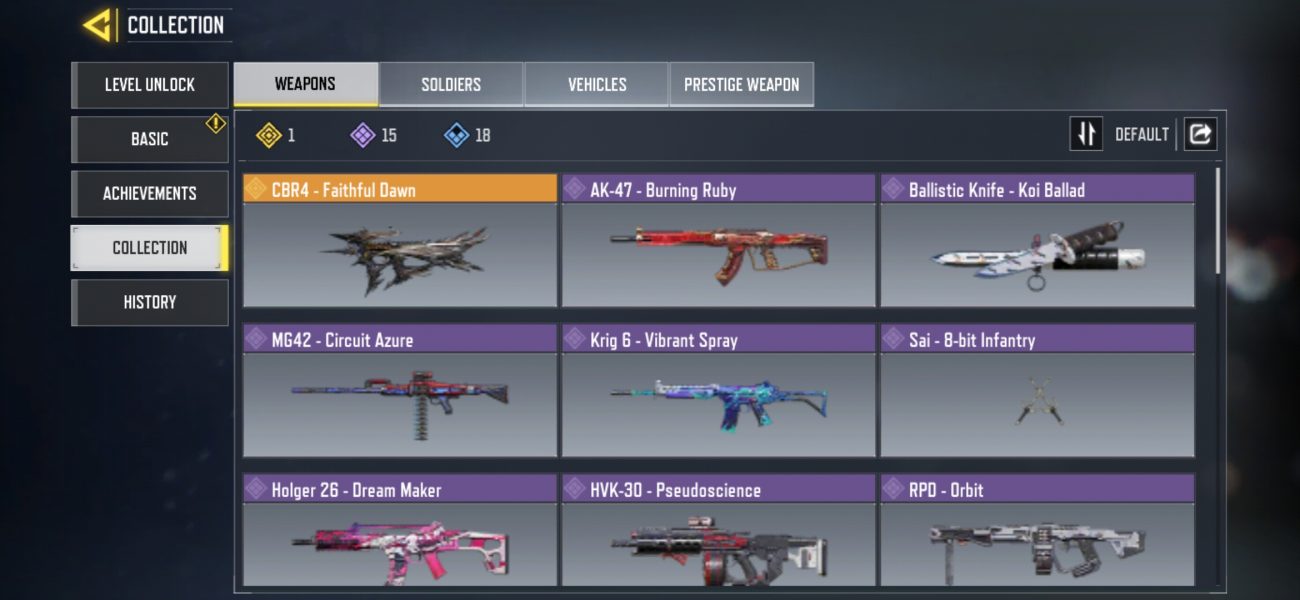Go back using the yellow arrow
Screen dimensions: 1300x600
point(98,25)
